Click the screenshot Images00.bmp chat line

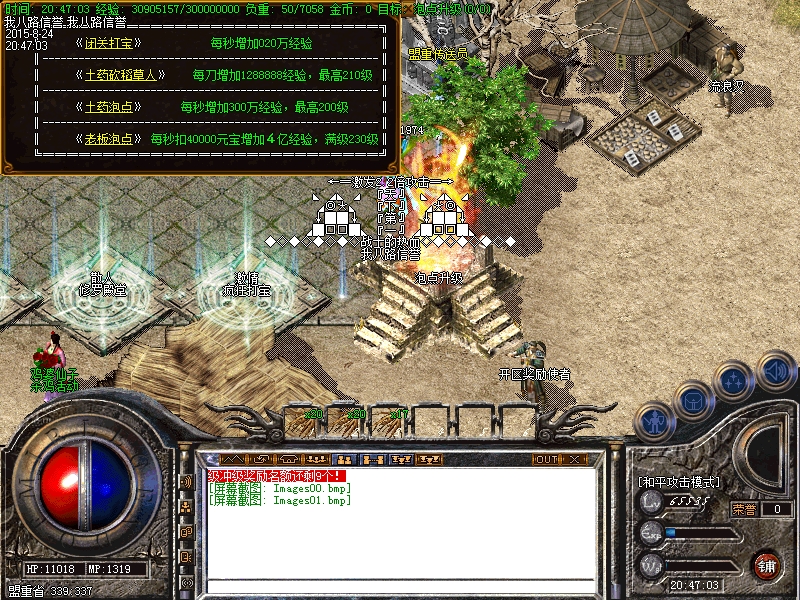click(x=280, y=488)
